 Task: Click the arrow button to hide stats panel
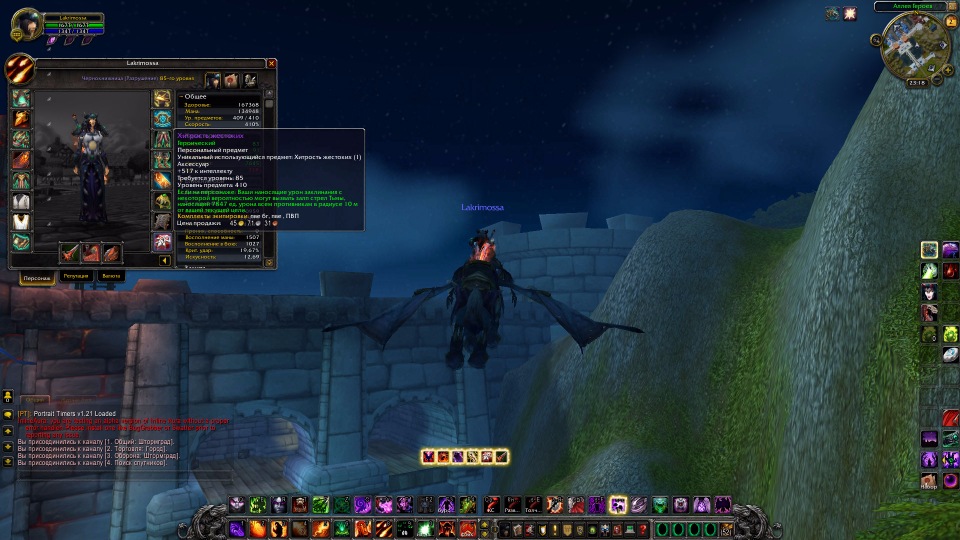coord(165,261)
